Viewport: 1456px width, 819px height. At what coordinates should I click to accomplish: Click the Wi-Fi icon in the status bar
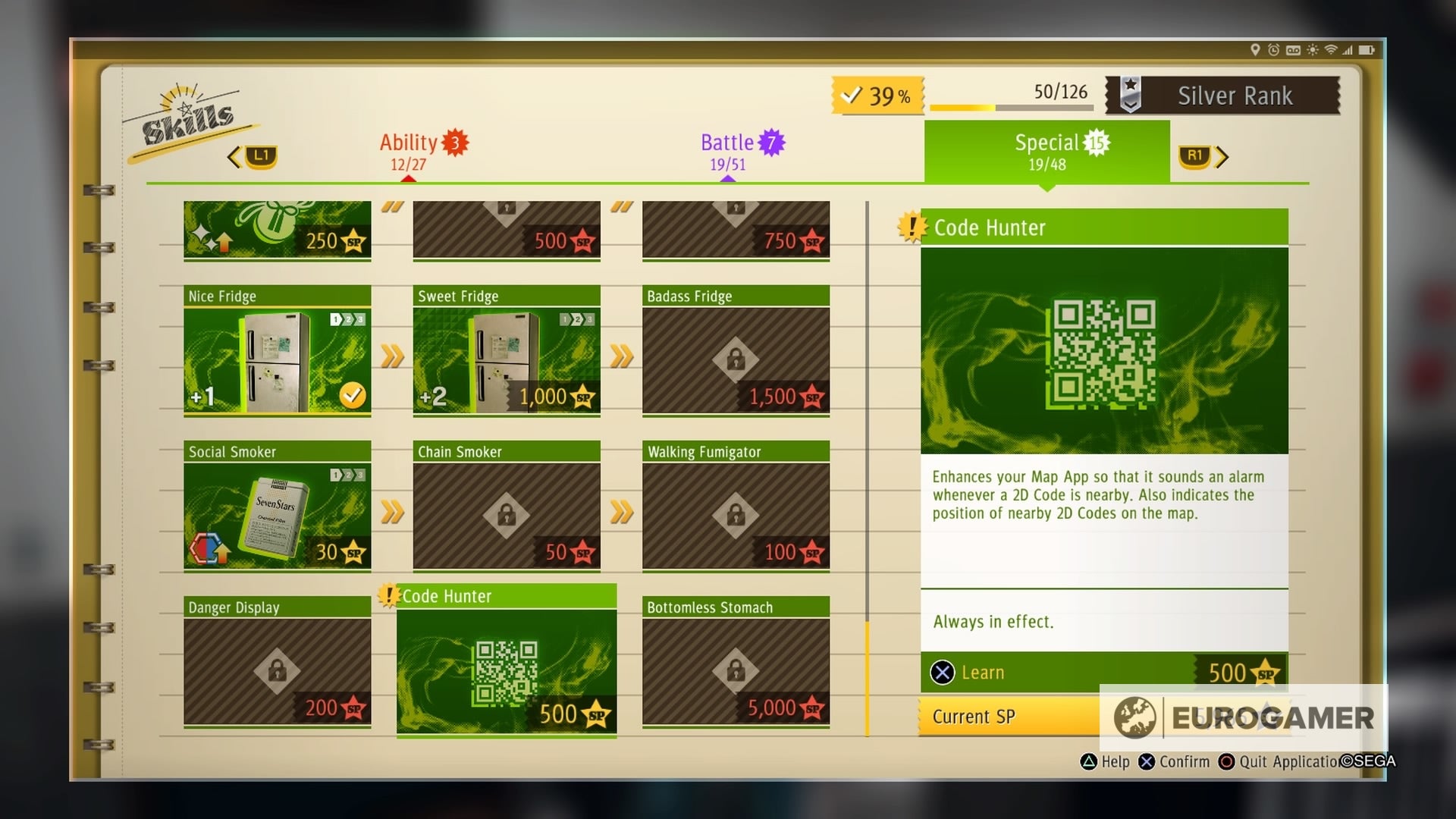1331,49
